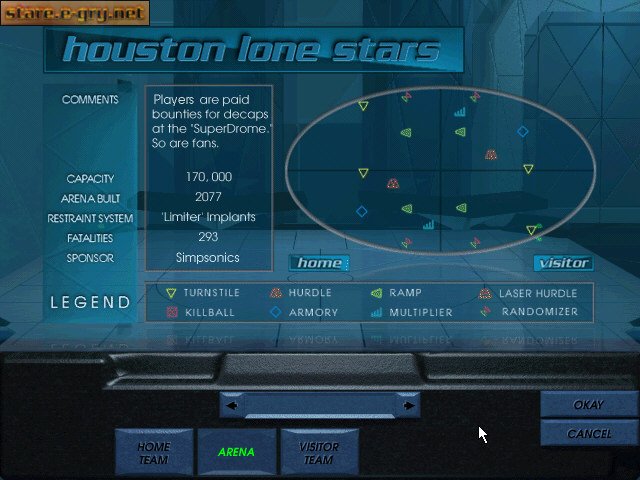Click the home label under the arena map
Screen dimensions: 640x480
pyautogui.click(x=320, y=263)
